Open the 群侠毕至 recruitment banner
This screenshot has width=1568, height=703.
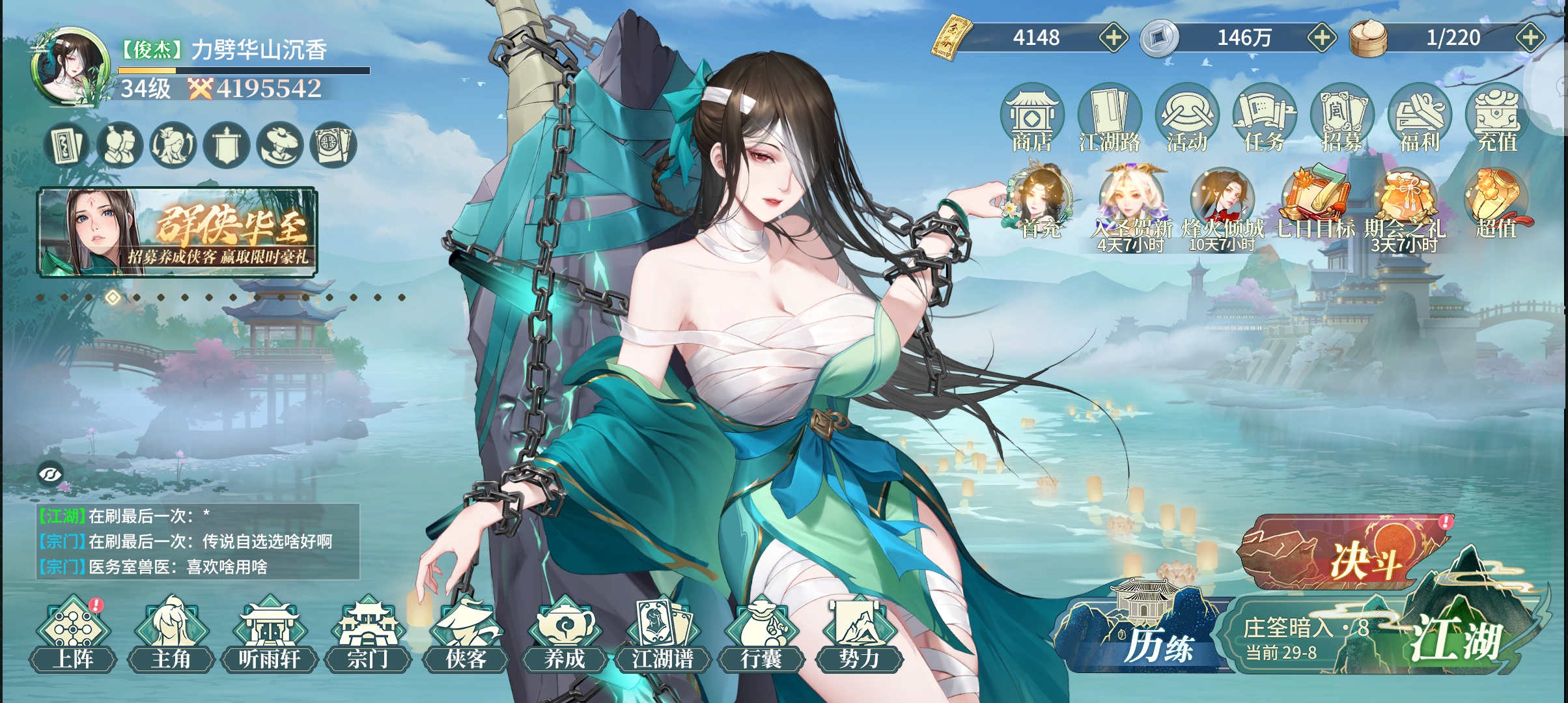click(177, 232)
